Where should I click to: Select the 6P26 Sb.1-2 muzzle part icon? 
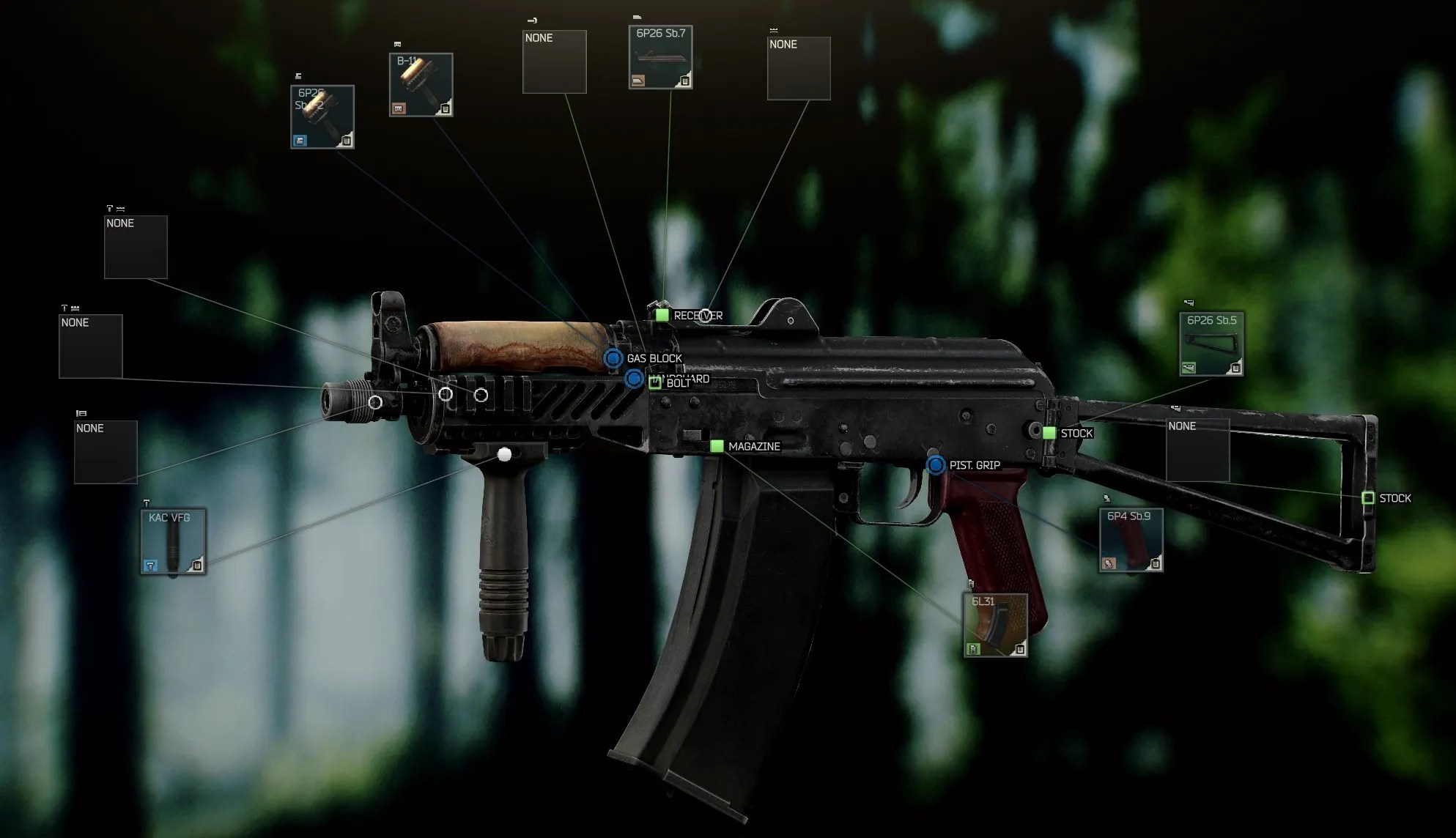point(322,116)
